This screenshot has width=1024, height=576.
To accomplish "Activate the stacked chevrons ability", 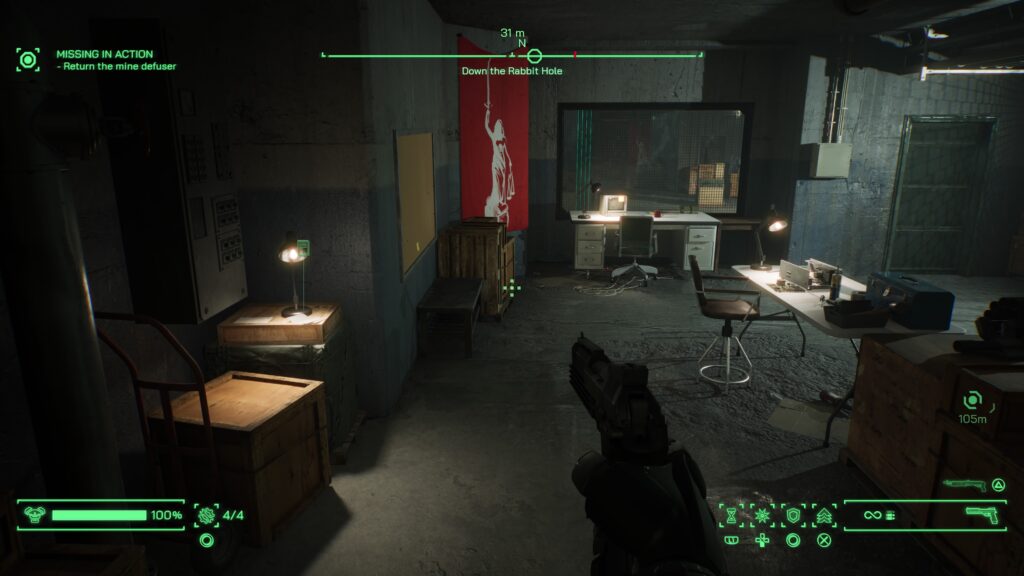I will (x=824, y=515).
